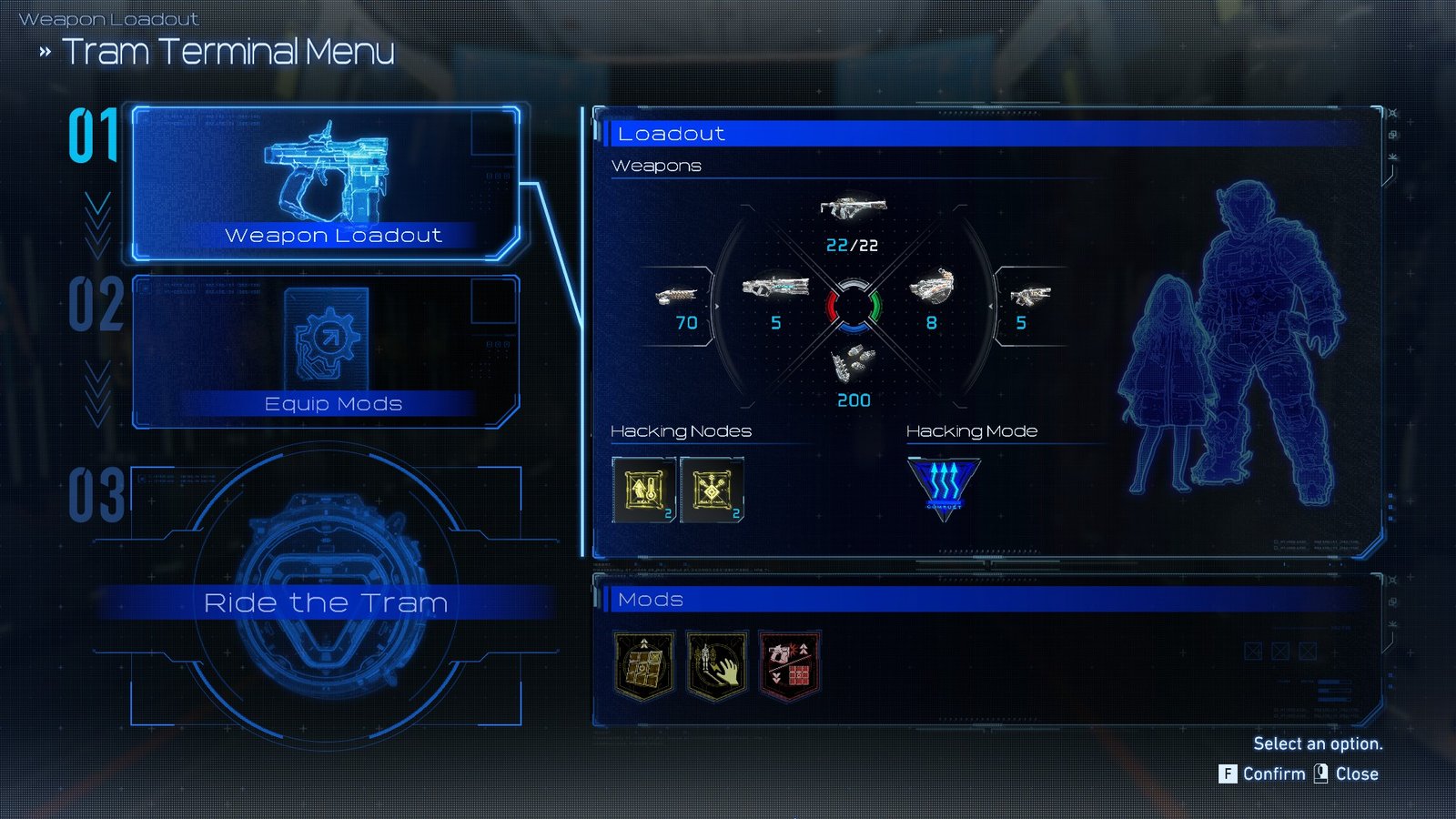Open the Heat hacking node
1456x819 pixels.
[x=643, y=490]
